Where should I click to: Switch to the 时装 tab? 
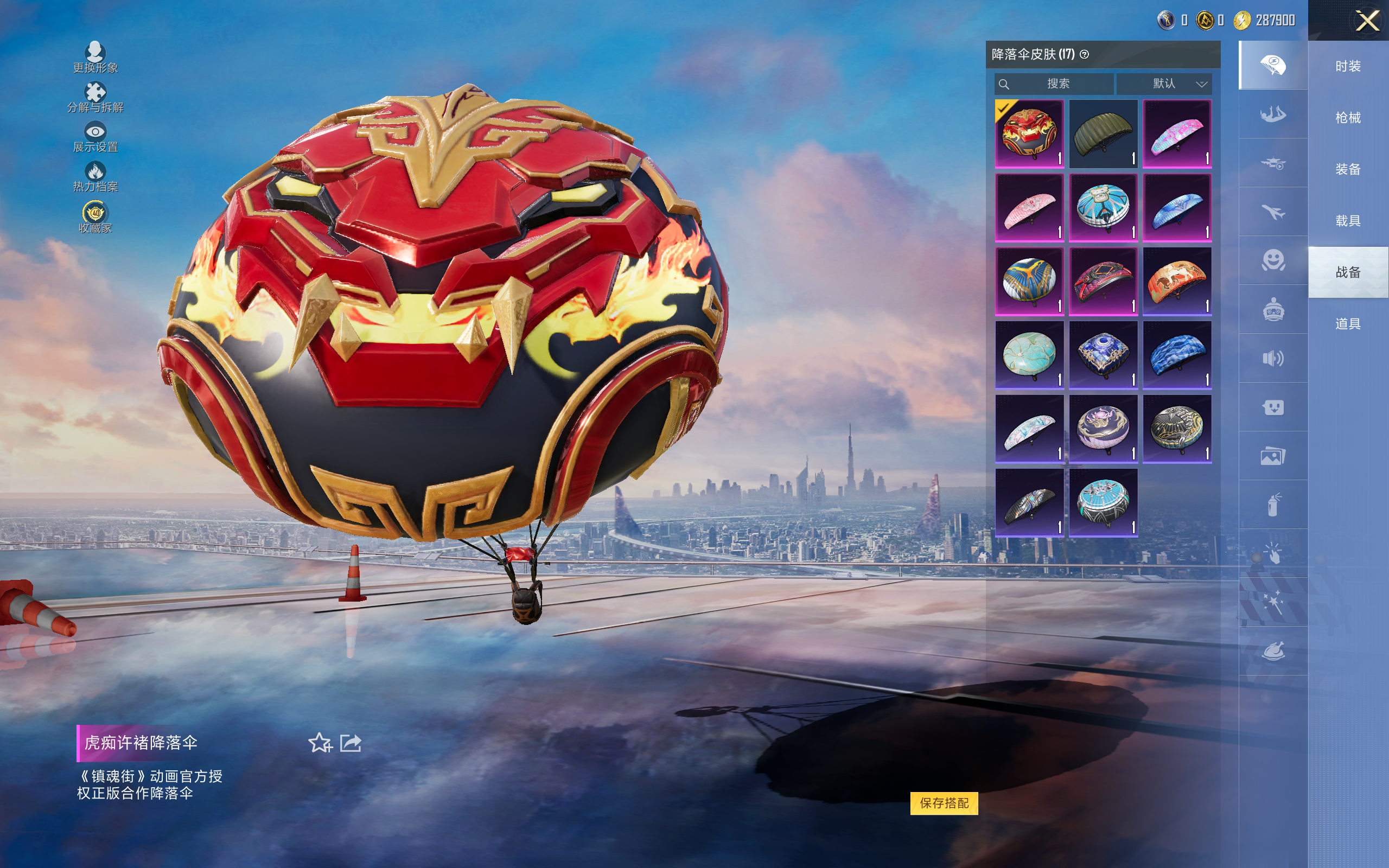(1348, 67)
